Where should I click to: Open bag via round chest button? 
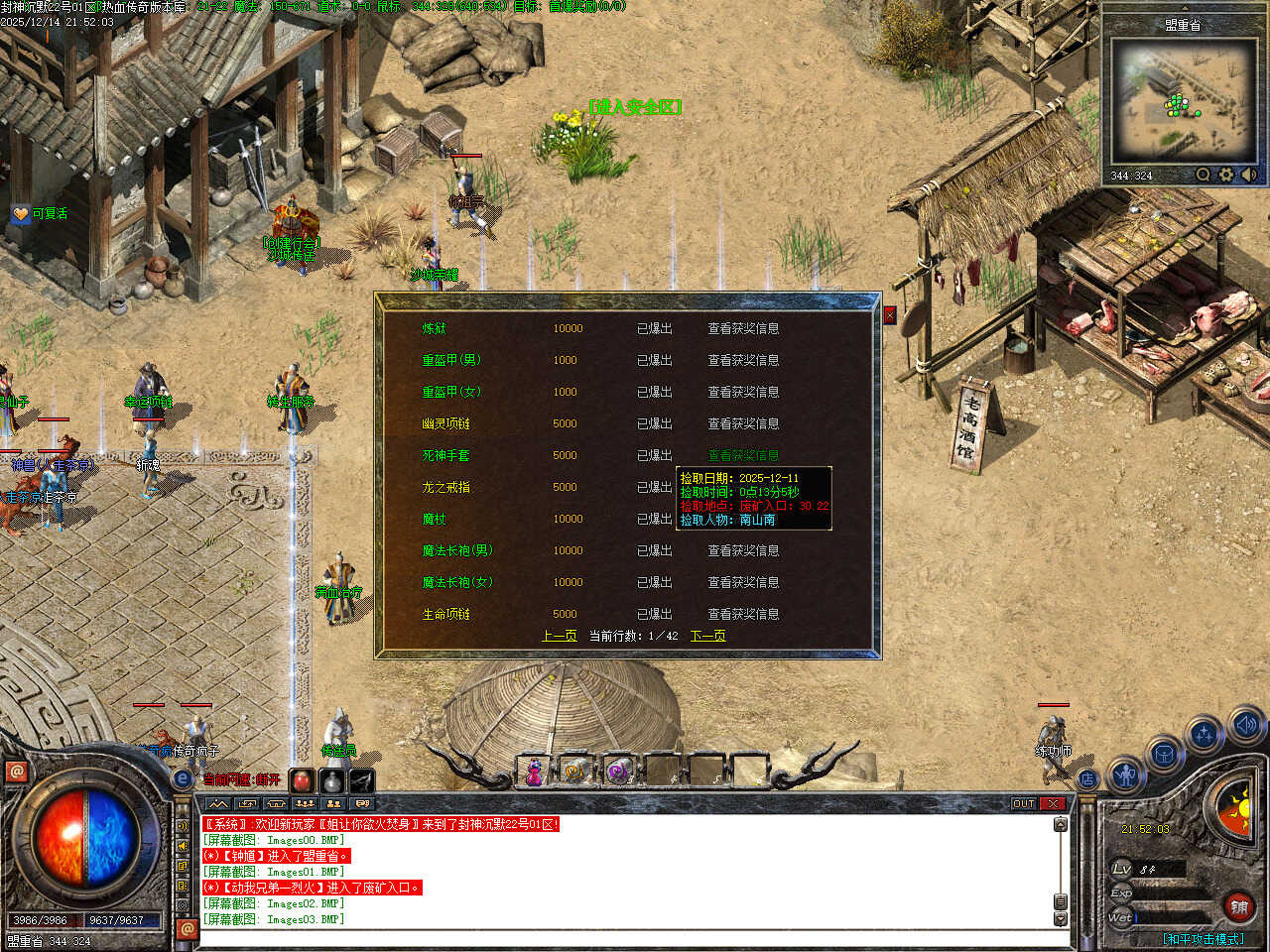[1163, 756]
